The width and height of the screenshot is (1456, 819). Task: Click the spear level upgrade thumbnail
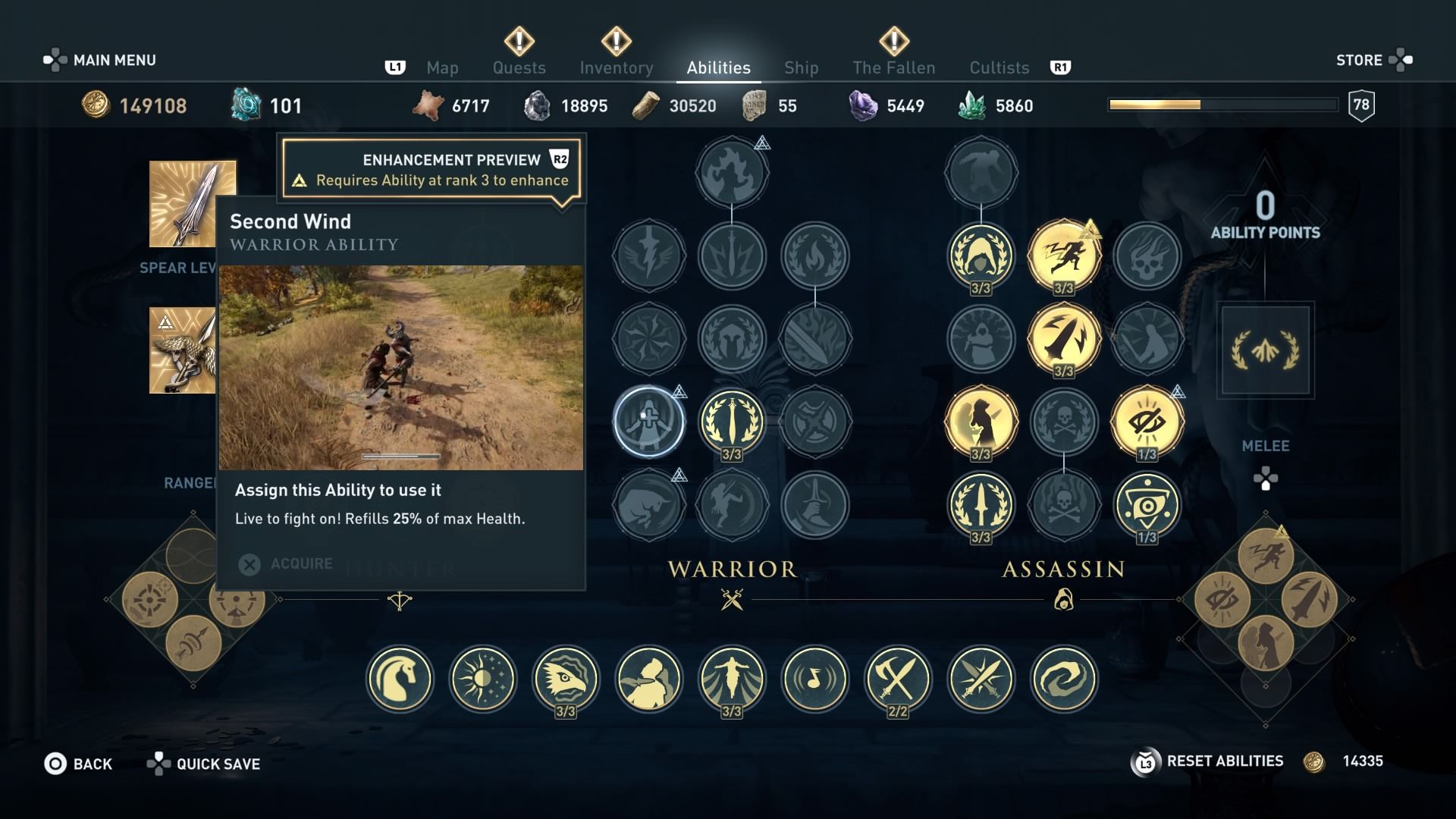tap(192, 203)
